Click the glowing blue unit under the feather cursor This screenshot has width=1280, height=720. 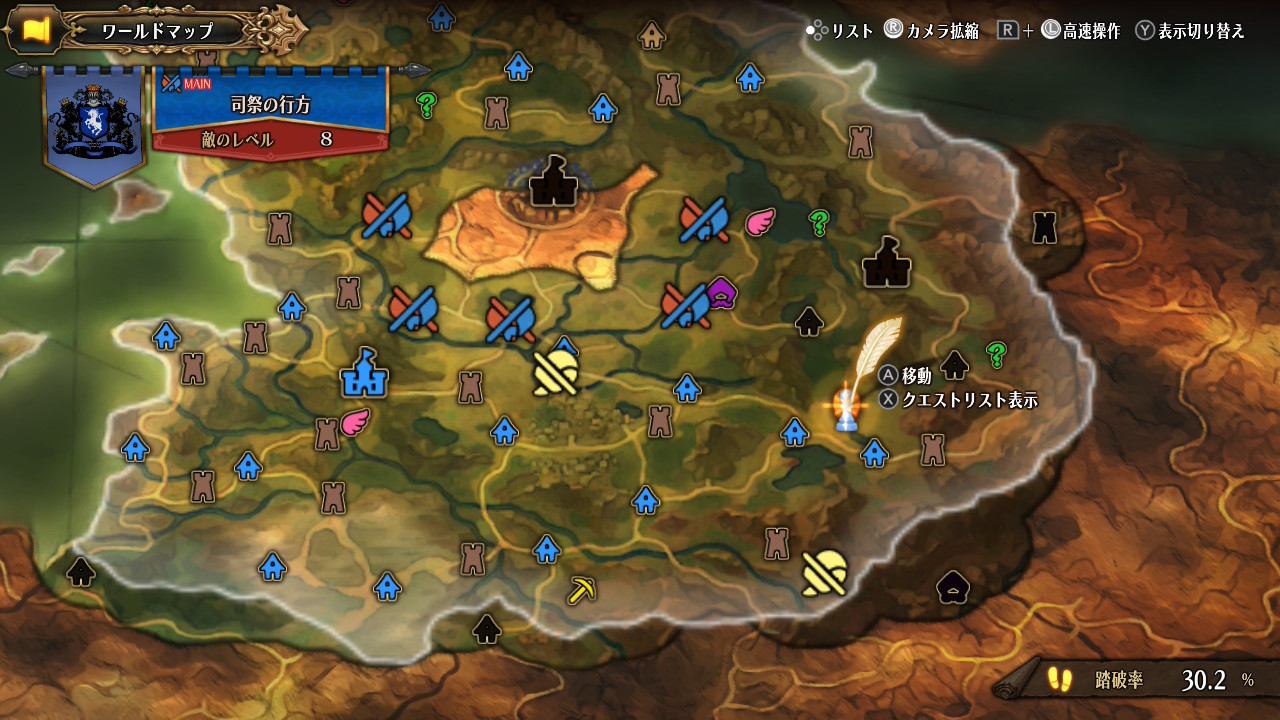point(846,410)
